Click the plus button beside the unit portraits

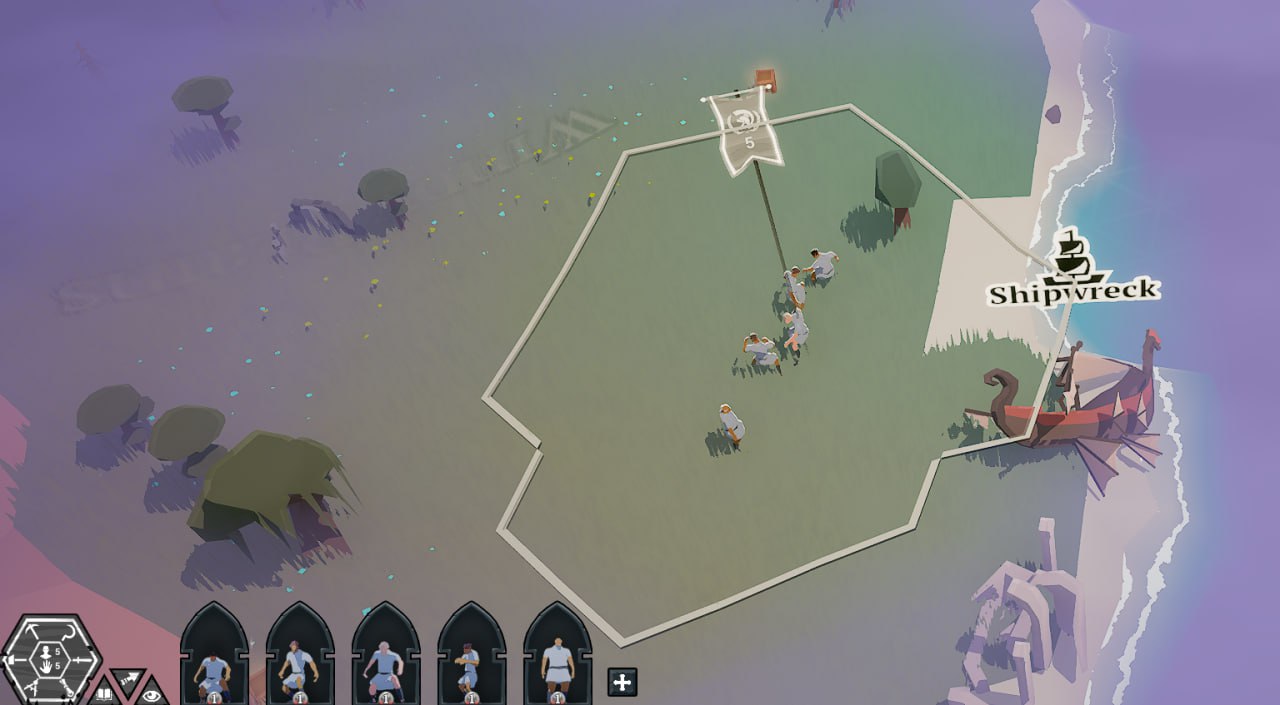[x=622, y=682]
